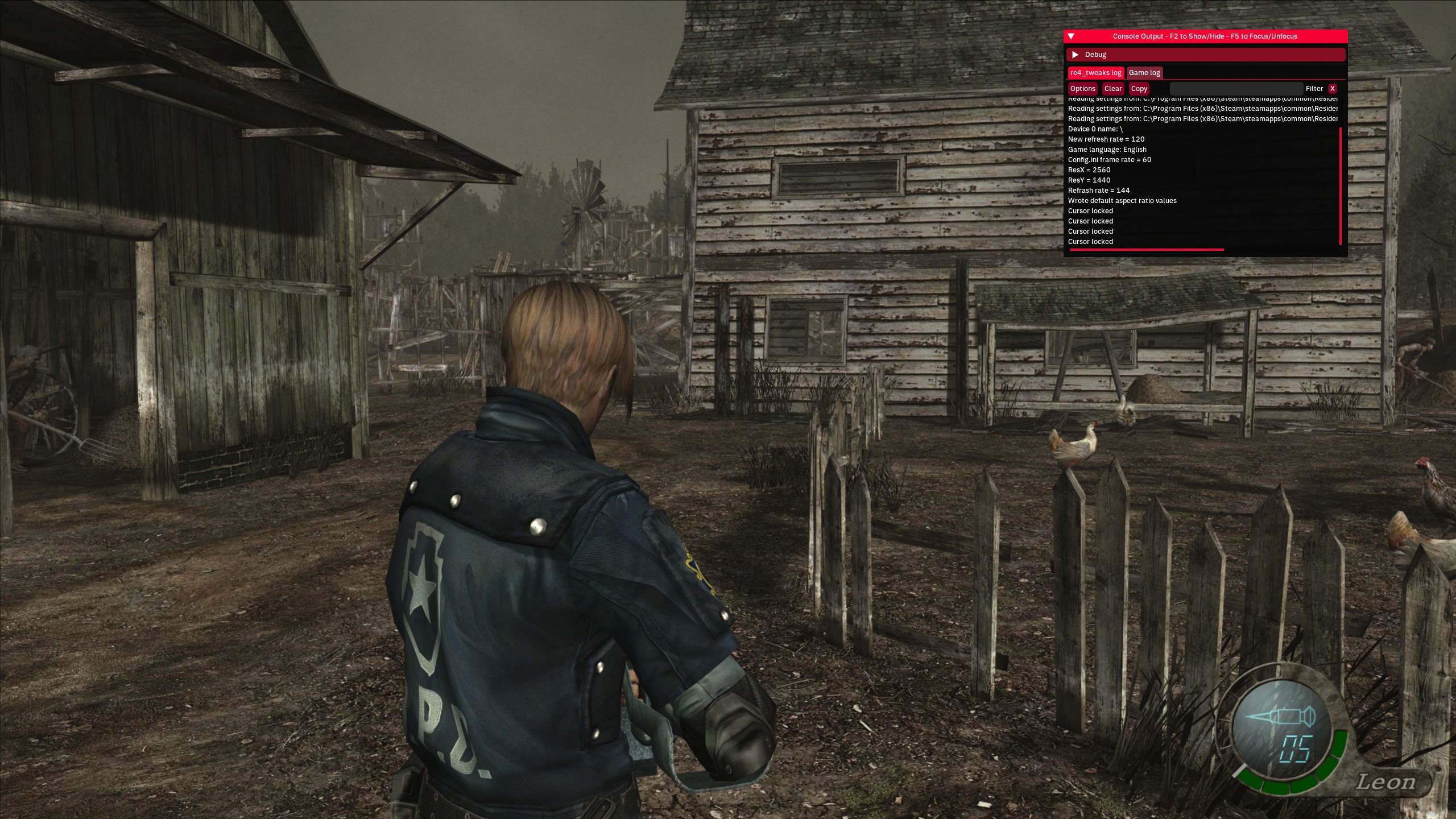Clear the console log output
The width and height of the screenshot is (1456, 819).
pos(1113,89)
